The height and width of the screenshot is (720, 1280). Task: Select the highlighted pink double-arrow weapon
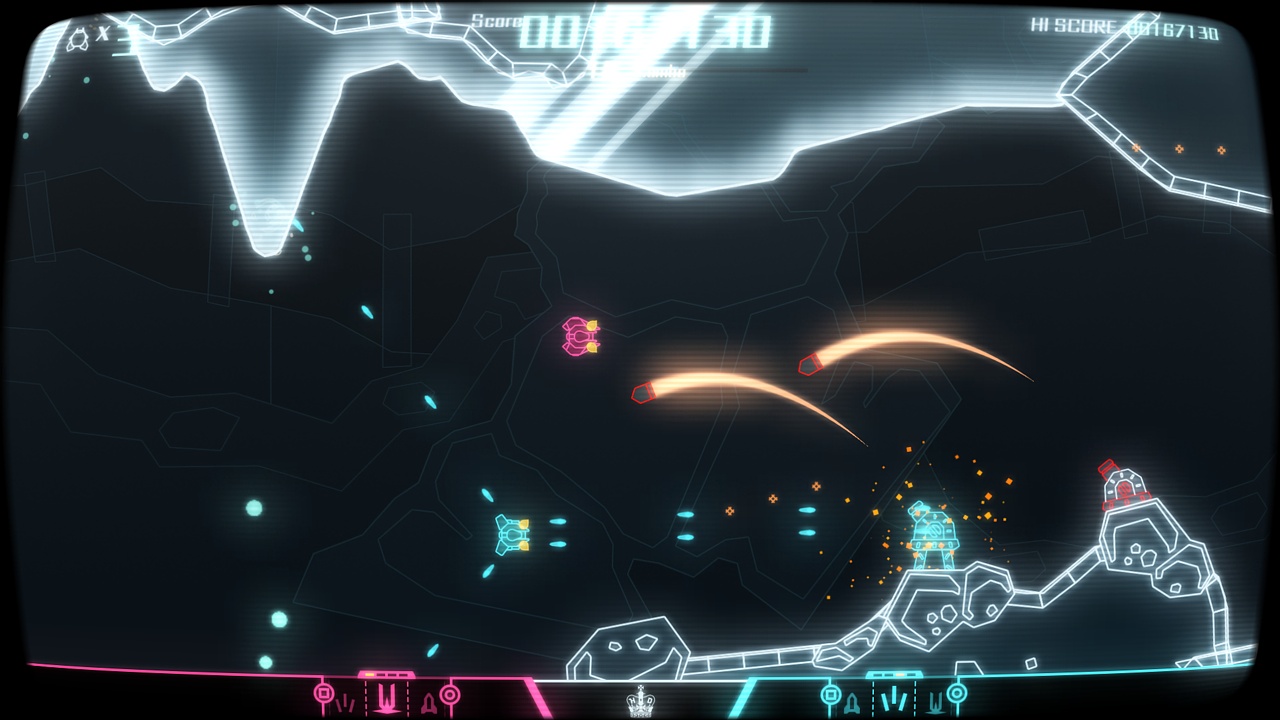[x=386, y=697]
